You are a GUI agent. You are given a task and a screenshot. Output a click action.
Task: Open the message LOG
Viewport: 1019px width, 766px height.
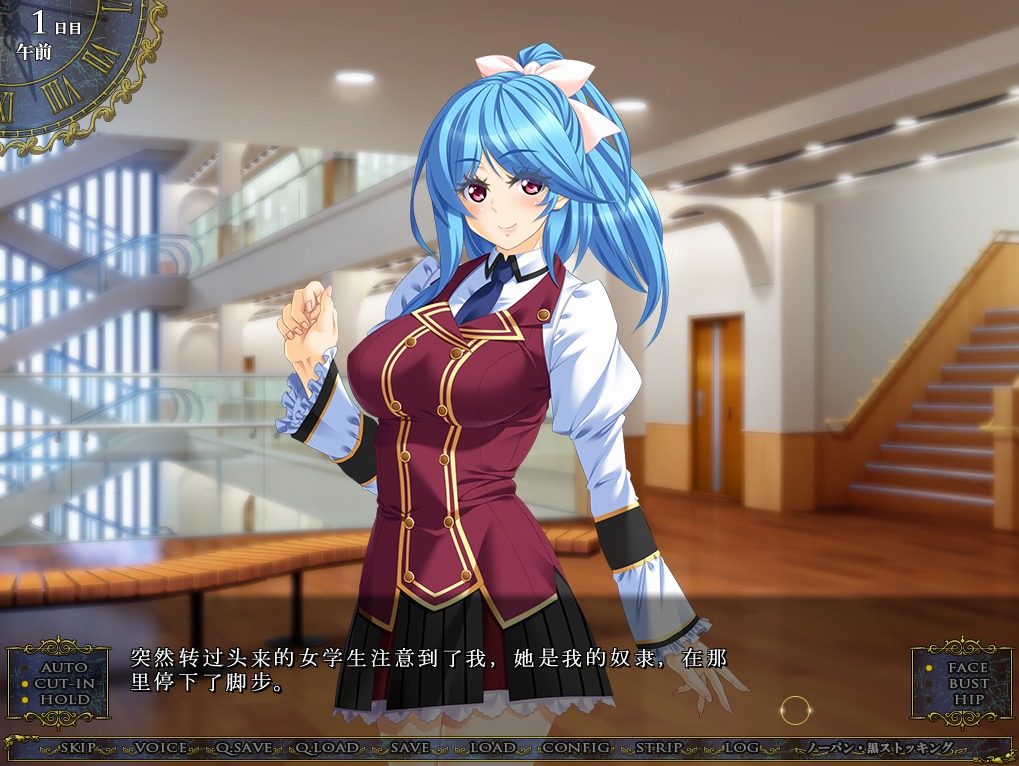click(741, 748)
